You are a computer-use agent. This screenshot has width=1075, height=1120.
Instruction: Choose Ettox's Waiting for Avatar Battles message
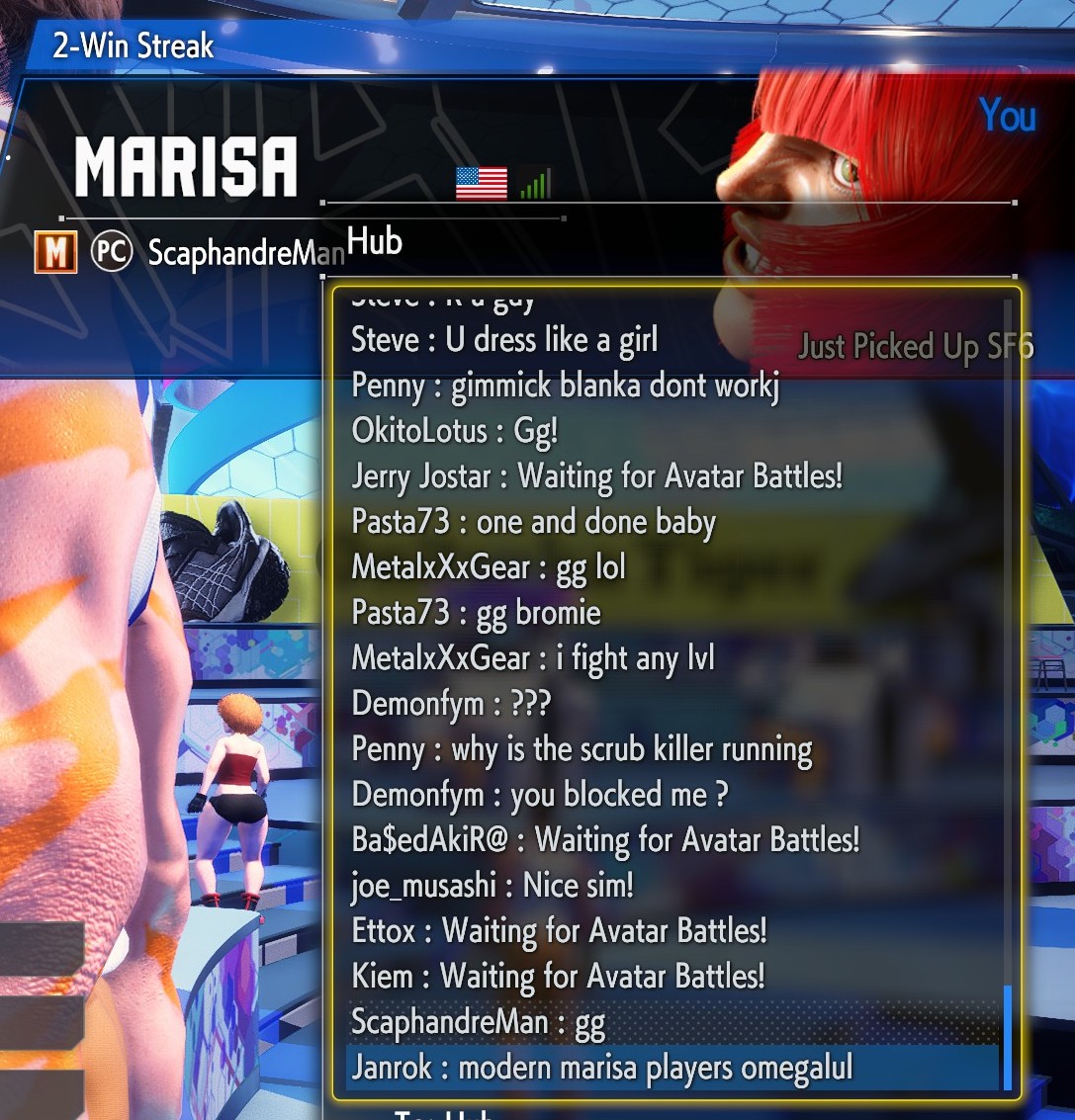(559, 932)
